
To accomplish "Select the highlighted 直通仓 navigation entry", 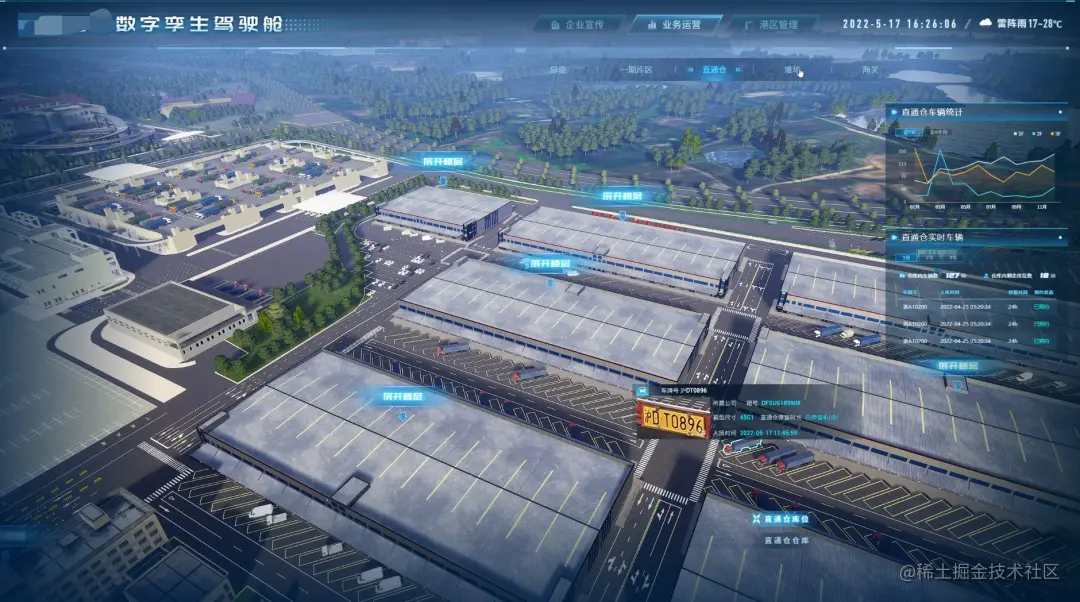I will (714, 70).
